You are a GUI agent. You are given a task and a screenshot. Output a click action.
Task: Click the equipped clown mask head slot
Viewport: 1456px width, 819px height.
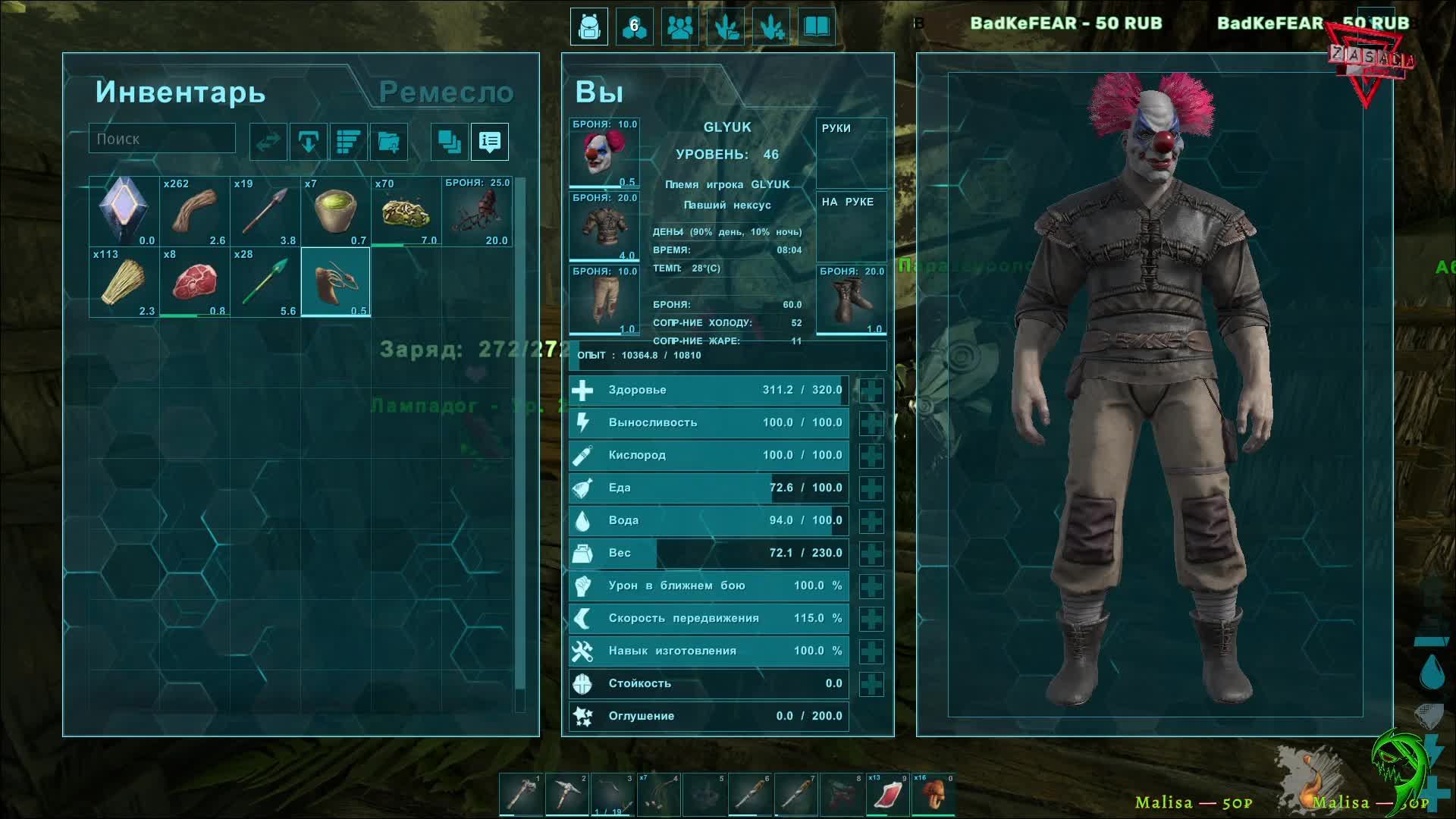(604, 152)
